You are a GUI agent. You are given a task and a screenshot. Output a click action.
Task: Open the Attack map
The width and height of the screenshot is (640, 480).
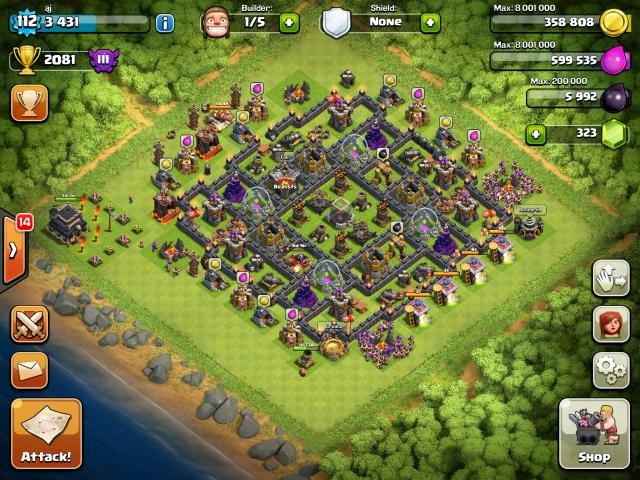tap(46, 434)
